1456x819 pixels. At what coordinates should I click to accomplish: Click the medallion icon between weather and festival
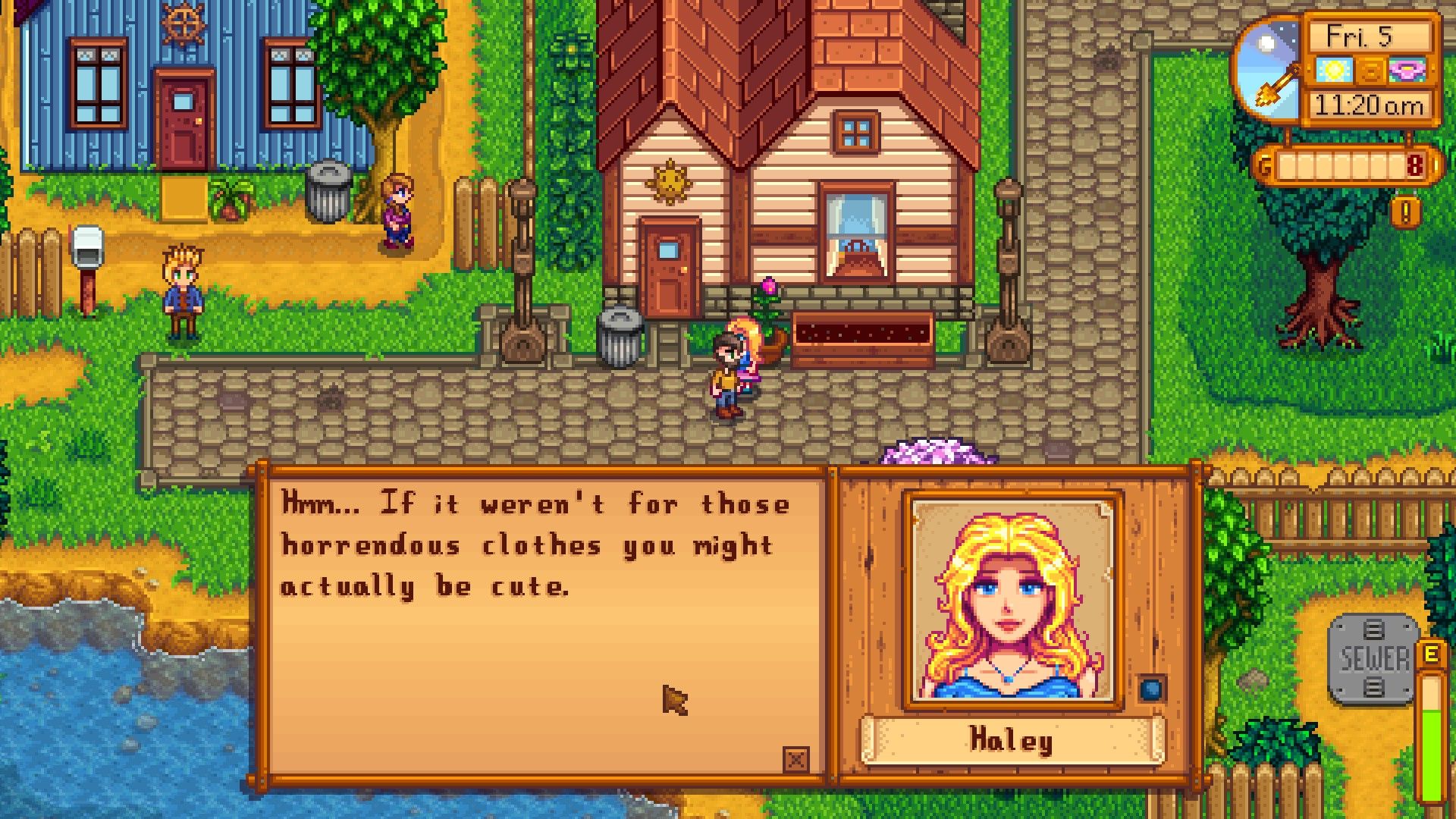tap(1371, 71)
